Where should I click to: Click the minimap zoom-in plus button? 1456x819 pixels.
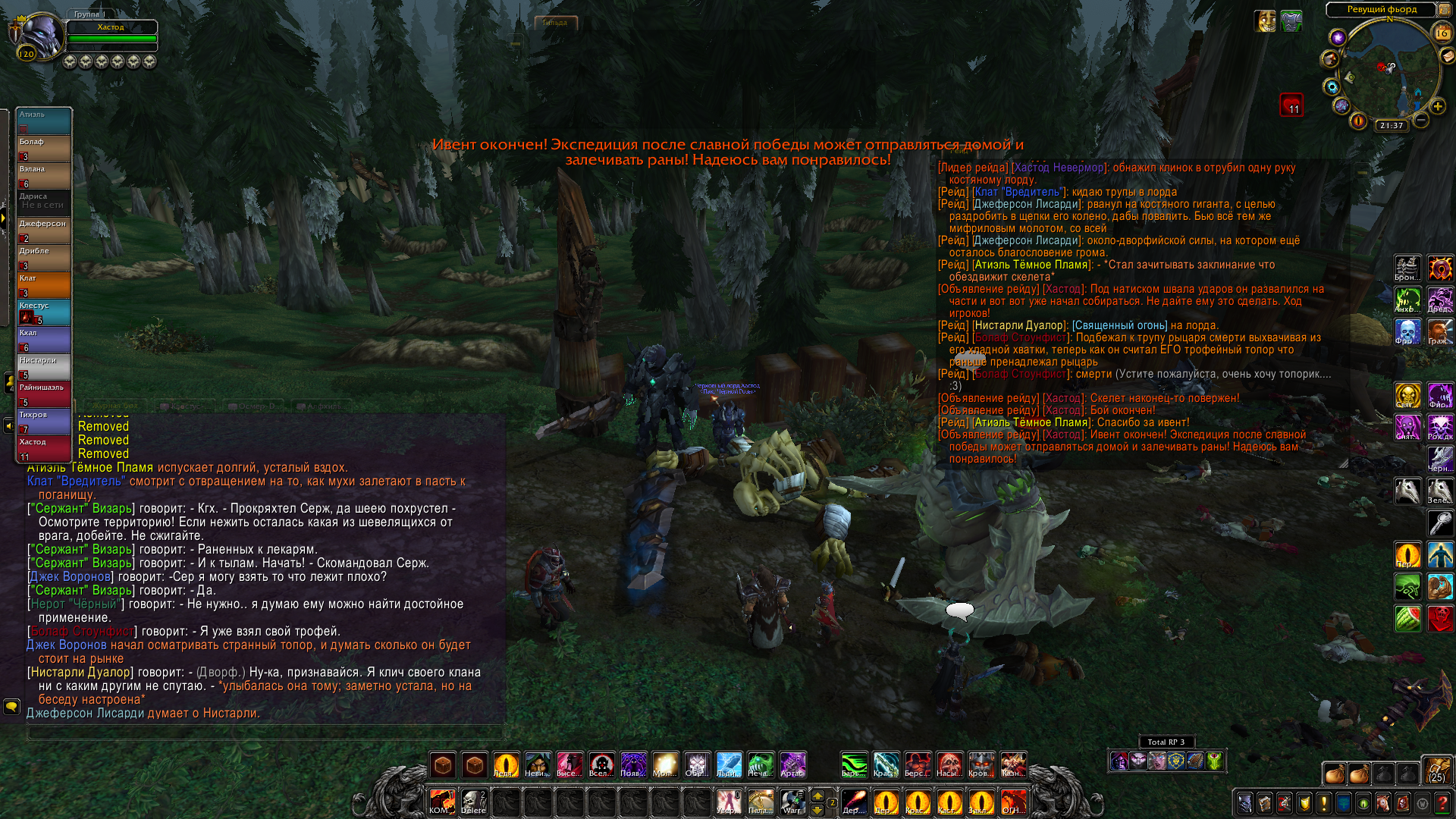tap(1438, 107)
